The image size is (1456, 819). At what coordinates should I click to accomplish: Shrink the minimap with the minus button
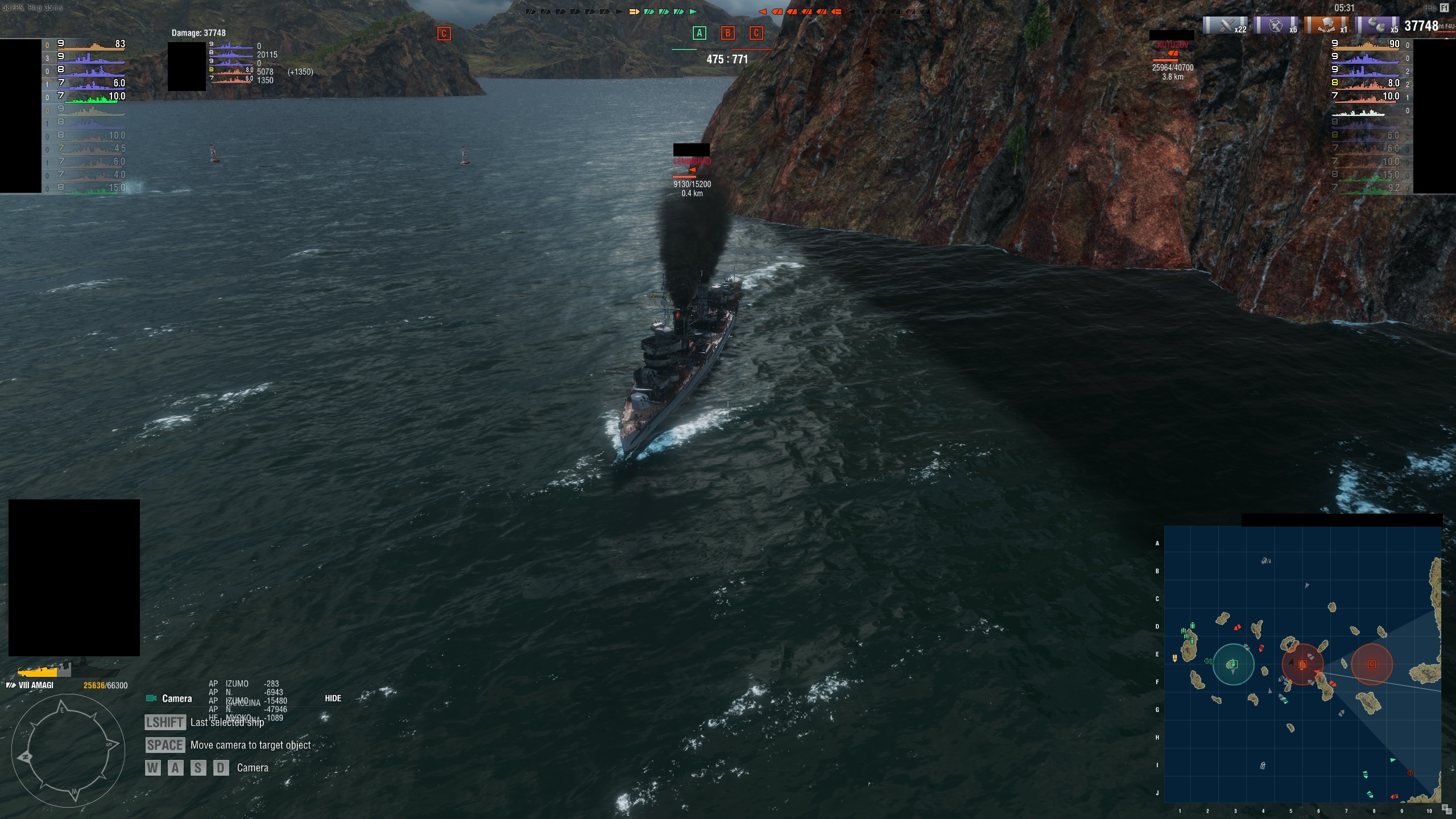pos(1450,813)
